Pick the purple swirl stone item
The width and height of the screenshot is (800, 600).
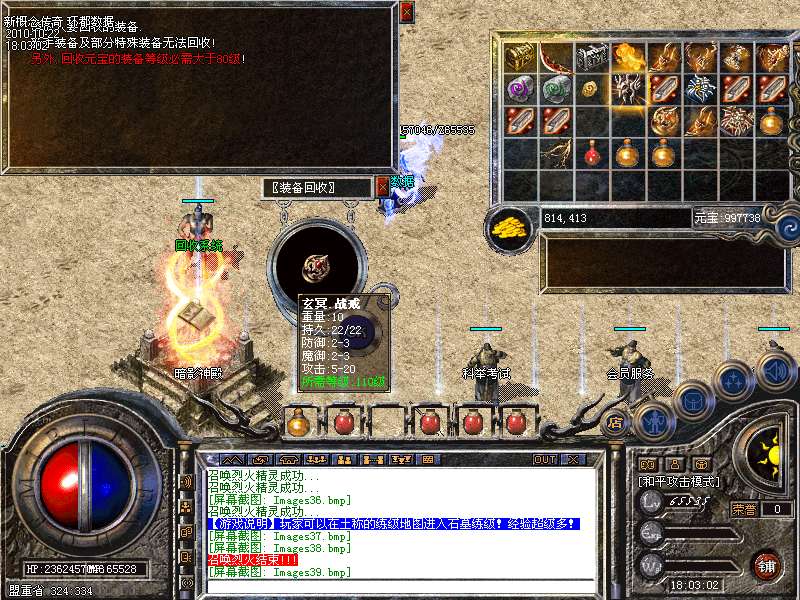pyautogui.click(x=520, y=89)
